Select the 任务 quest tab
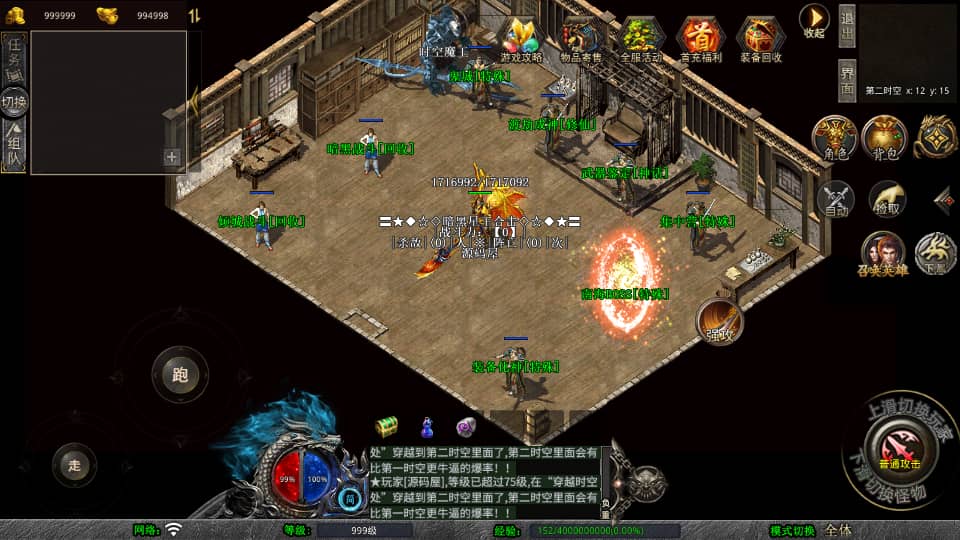The image size is (960, 540). click(x=15, y=58)
